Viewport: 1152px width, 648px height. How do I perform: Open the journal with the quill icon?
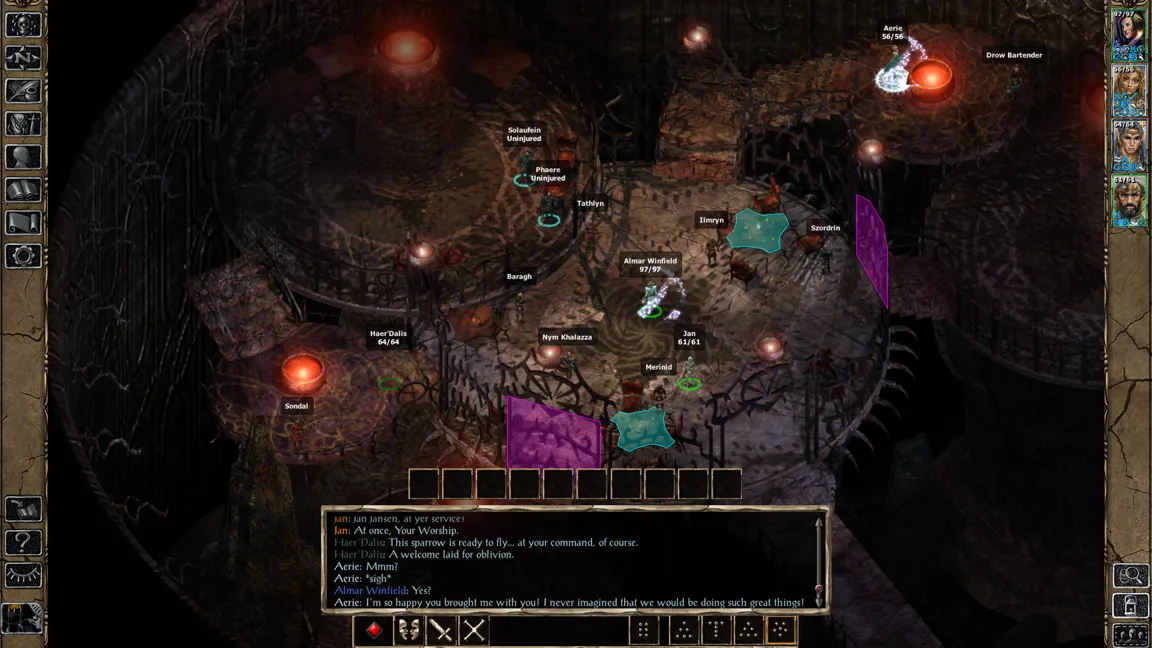(23, 91)
